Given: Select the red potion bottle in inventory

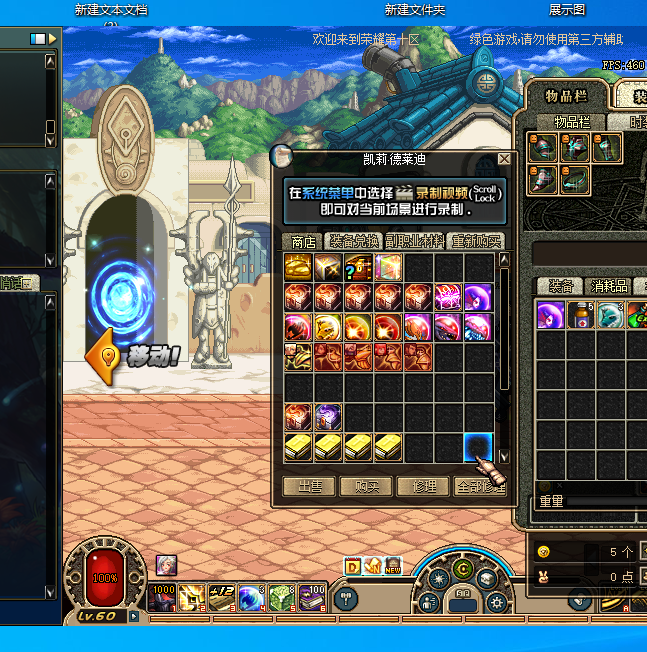Looking at the screenshot, I should click(x=581, y=315).
